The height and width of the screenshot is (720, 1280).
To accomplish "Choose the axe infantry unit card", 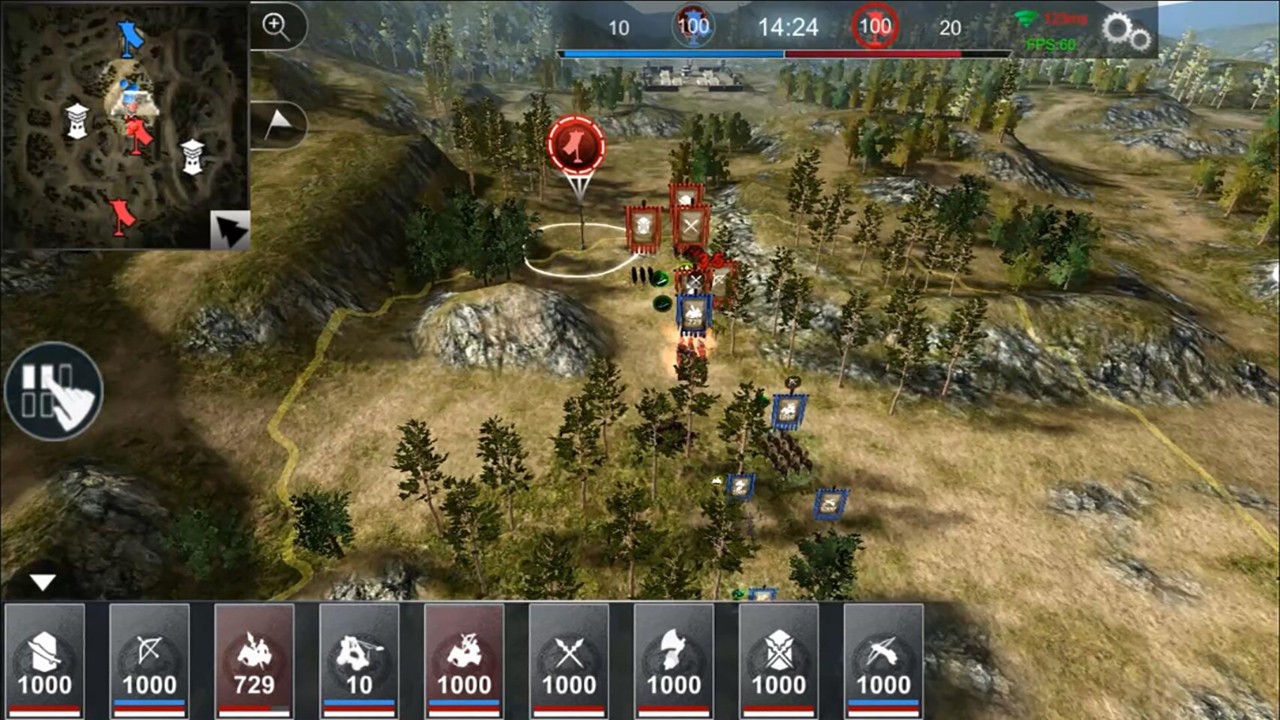I will click(674, 661).
